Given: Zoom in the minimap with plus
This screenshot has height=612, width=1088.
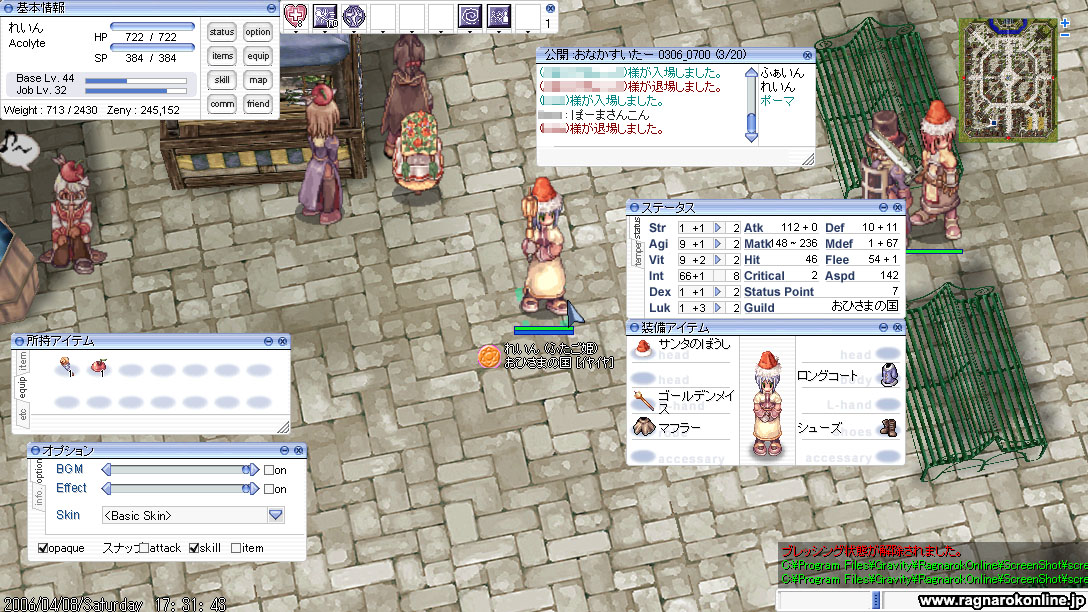Looking at the screenshot, I should point(1065,23).
